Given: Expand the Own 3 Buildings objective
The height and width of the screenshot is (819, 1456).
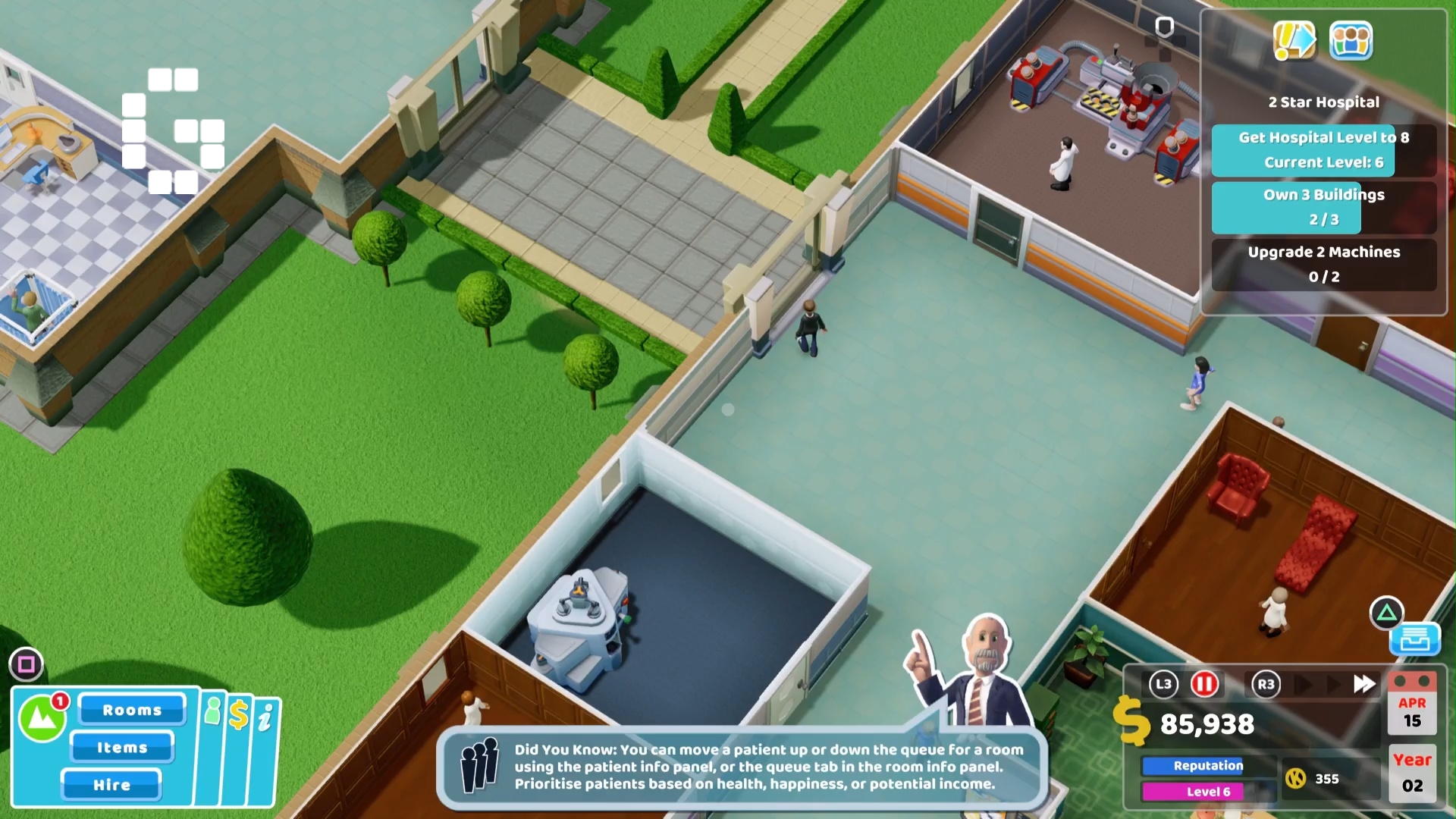Looking at the screenshot, I should click(1324, 207).
